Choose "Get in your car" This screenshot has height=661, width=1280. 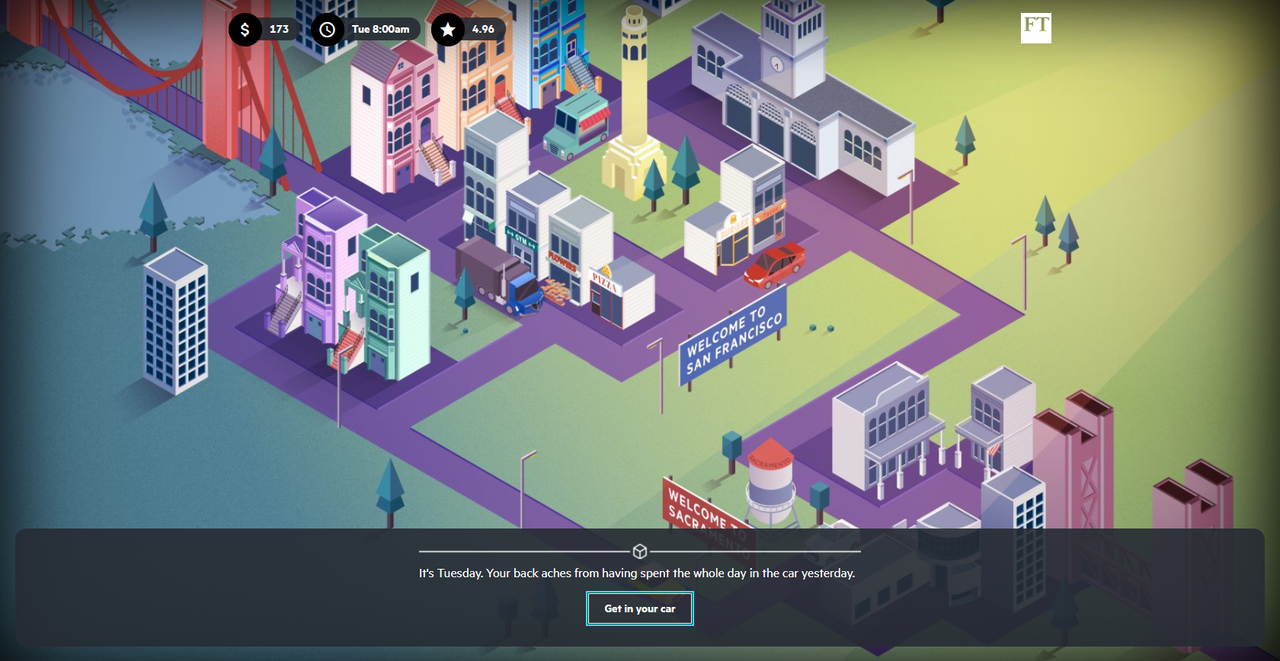(x=640, y=609)
